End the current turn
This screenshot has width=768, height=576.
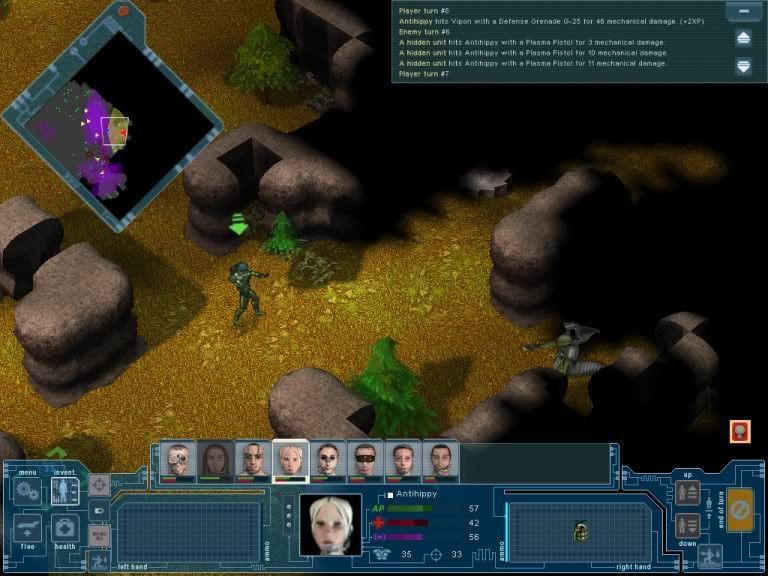click(740, 508)
